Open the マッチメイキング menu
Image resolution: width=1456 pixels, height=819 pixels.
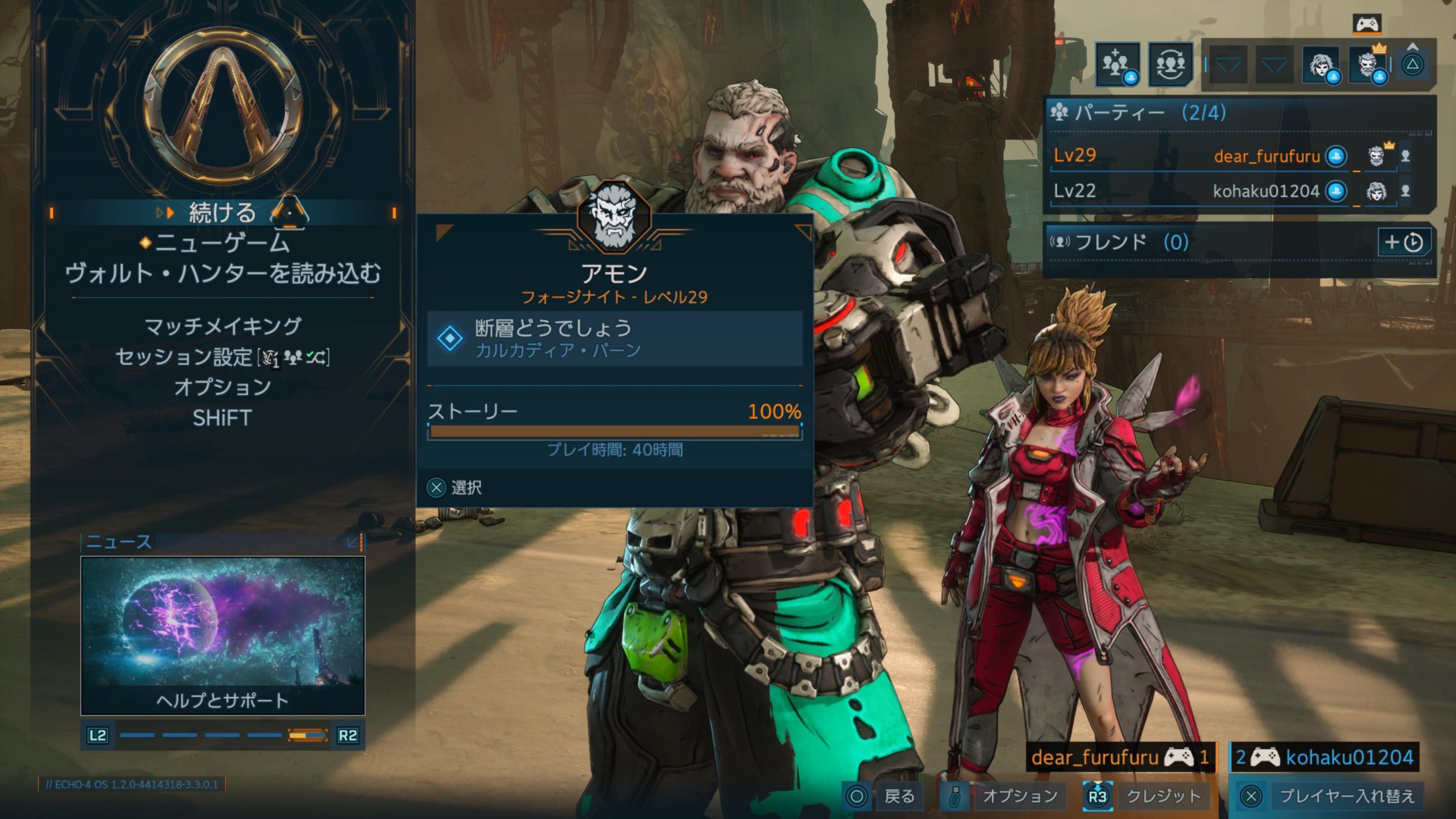click(222, 326)
